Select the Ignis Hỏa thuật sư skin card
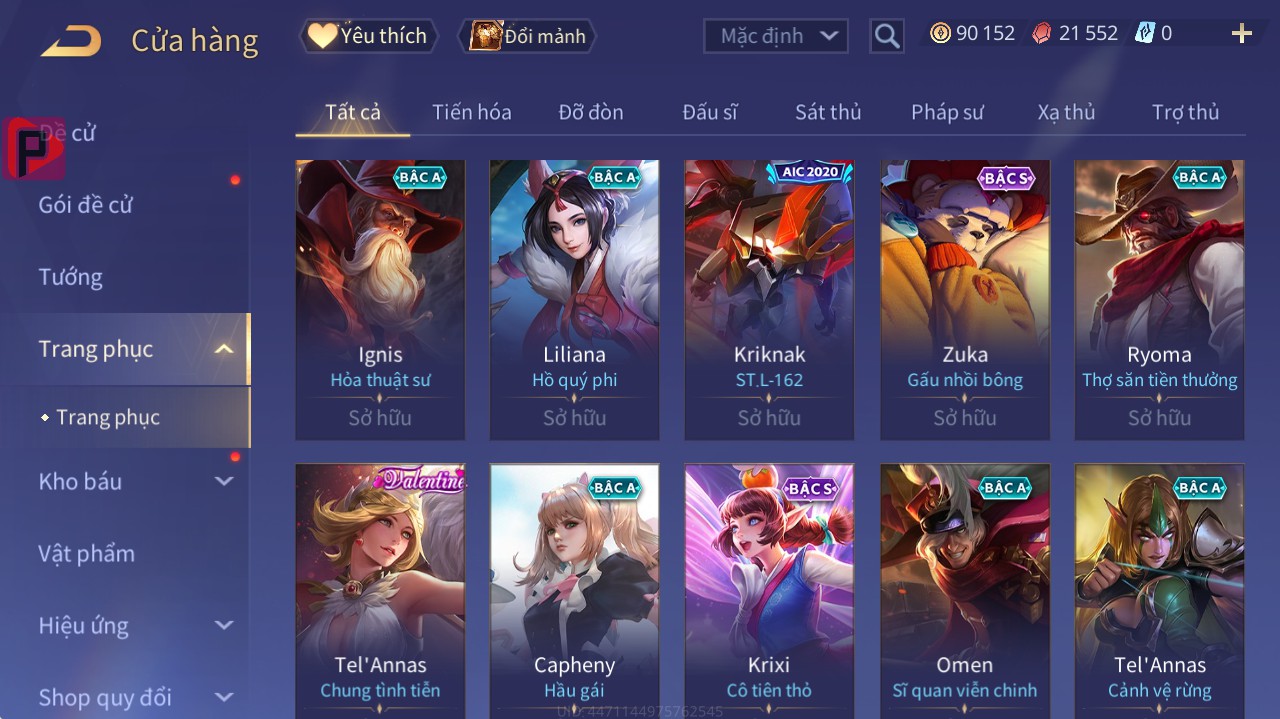Viewport: 1280px width, 719px height. 380,299
